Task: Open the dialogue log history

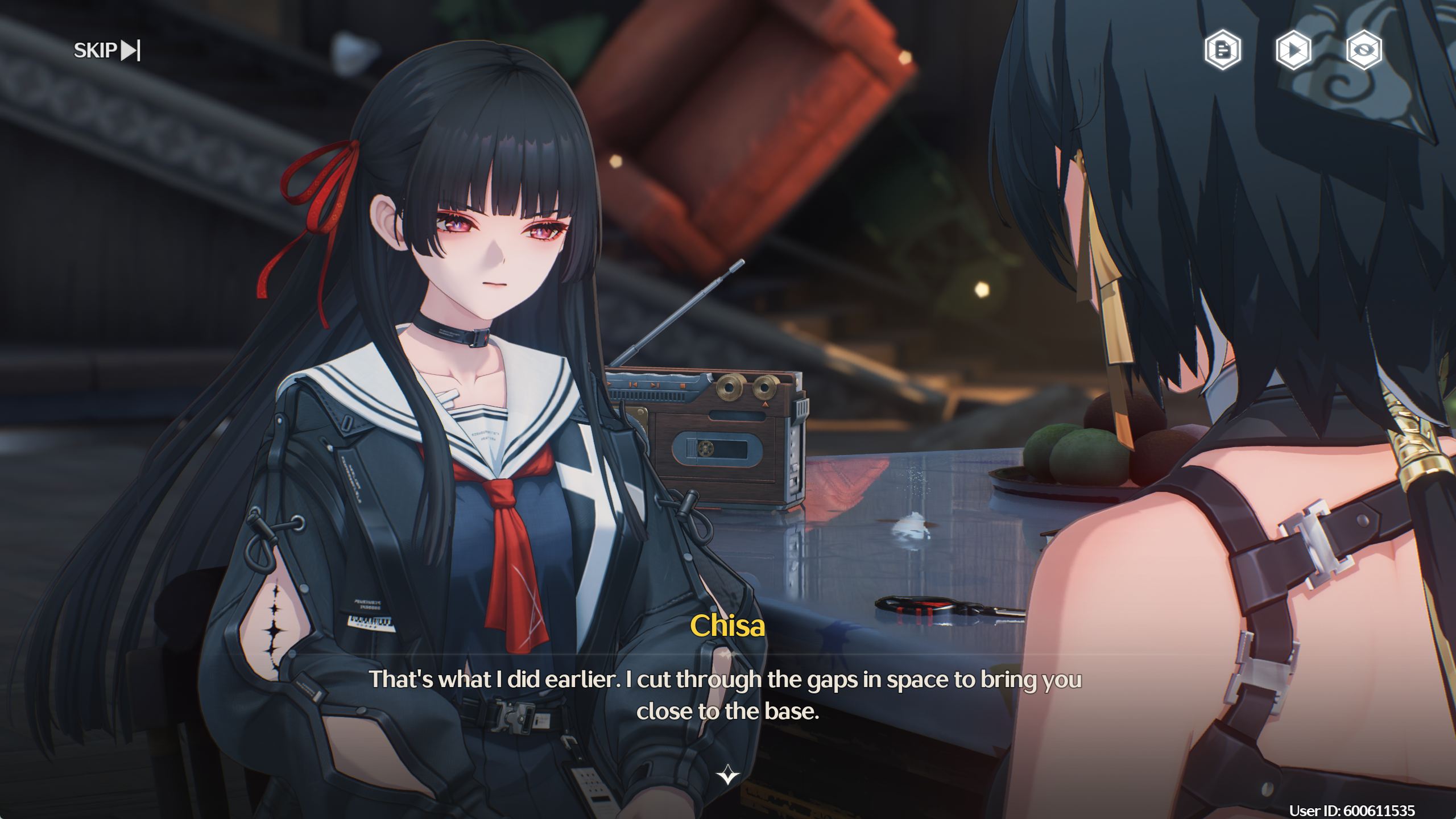Action: point(1222,50)
